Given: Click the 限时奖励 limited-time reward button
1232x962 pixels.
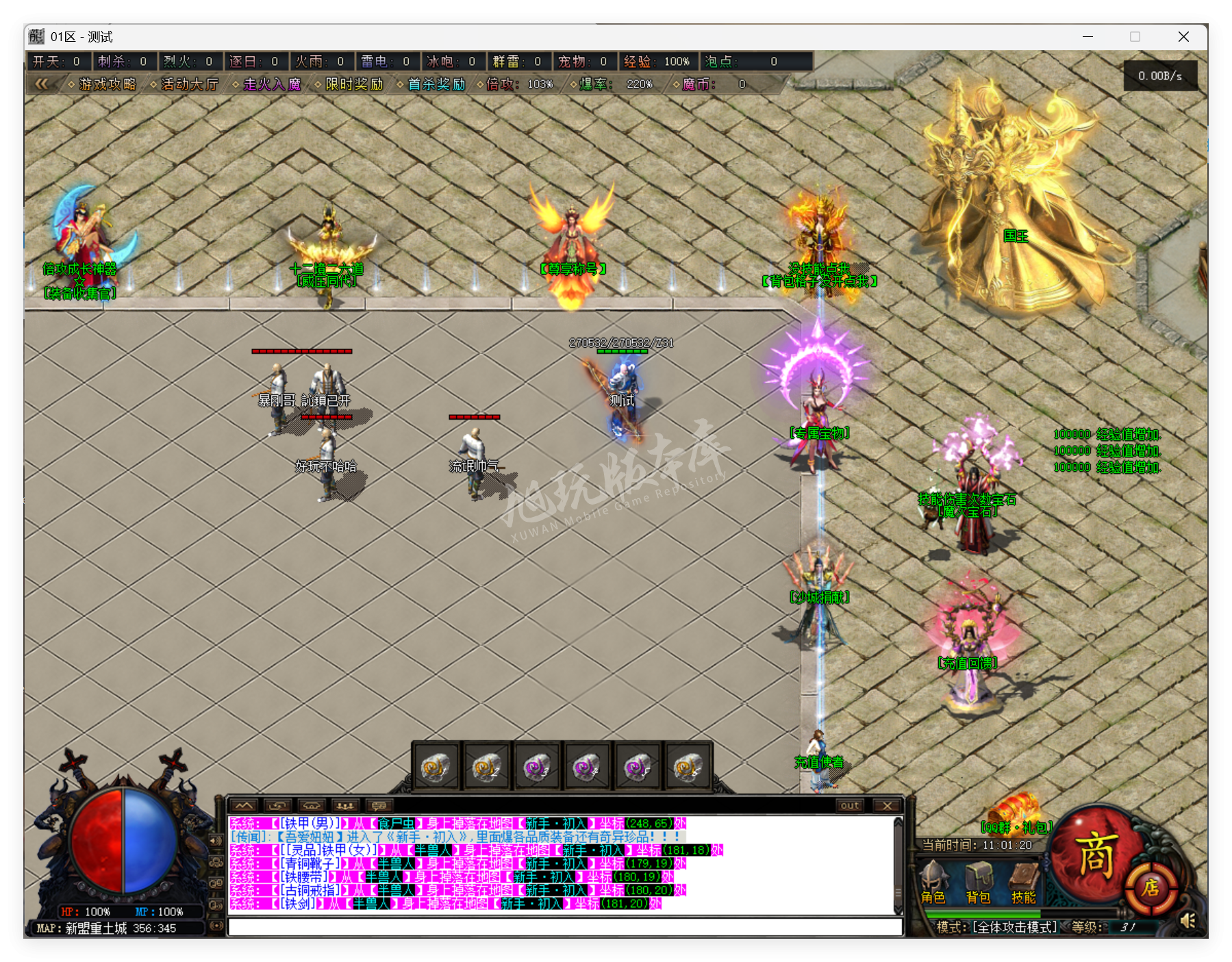Looking at the screenshot, I should pyautogui.click(x=353, y=85).
